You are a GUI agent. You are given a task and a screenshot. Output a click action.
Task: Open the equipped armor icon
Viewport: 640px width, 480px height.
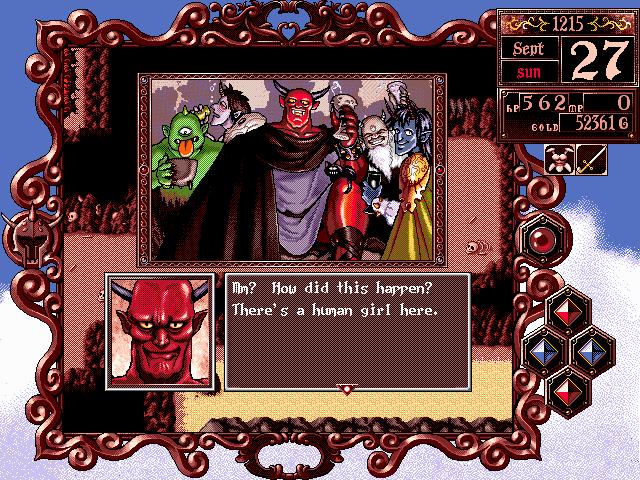(560, 160)
